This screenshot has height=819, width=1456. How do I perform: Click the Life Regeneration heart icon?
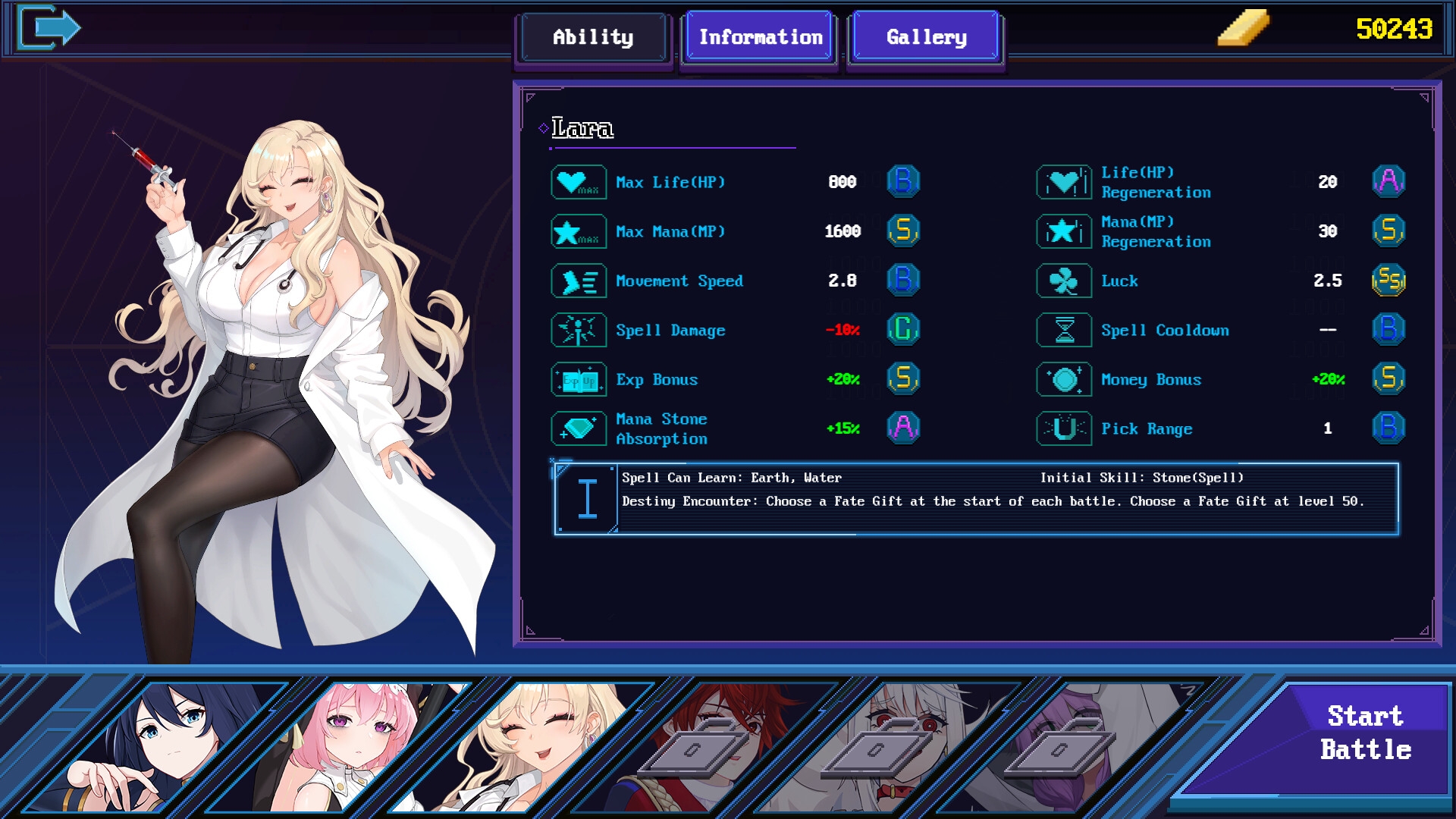[1064, 182]
